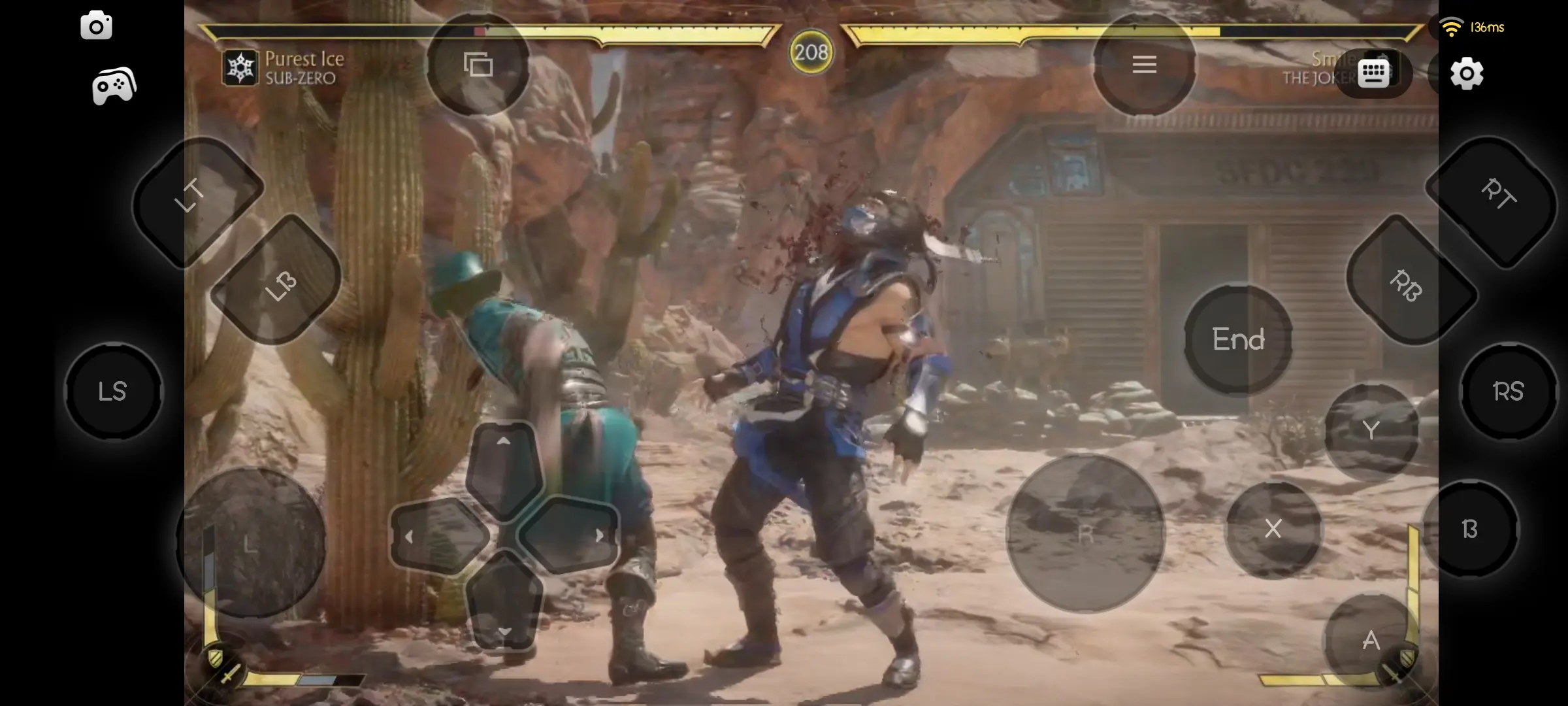Open the settings gear
The width and height of the screenshot is (1568, 706).
(1467, 73)
